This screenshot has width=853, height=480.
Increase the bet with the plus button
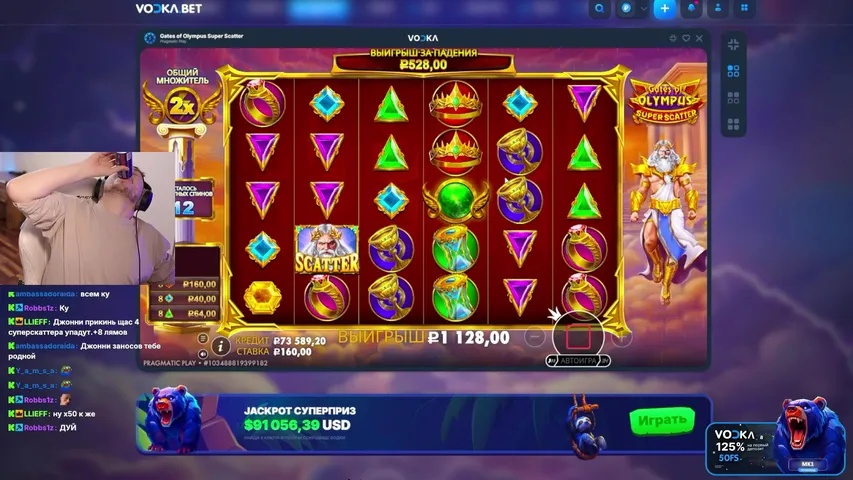pyautogui.click(x=622, y=337)
